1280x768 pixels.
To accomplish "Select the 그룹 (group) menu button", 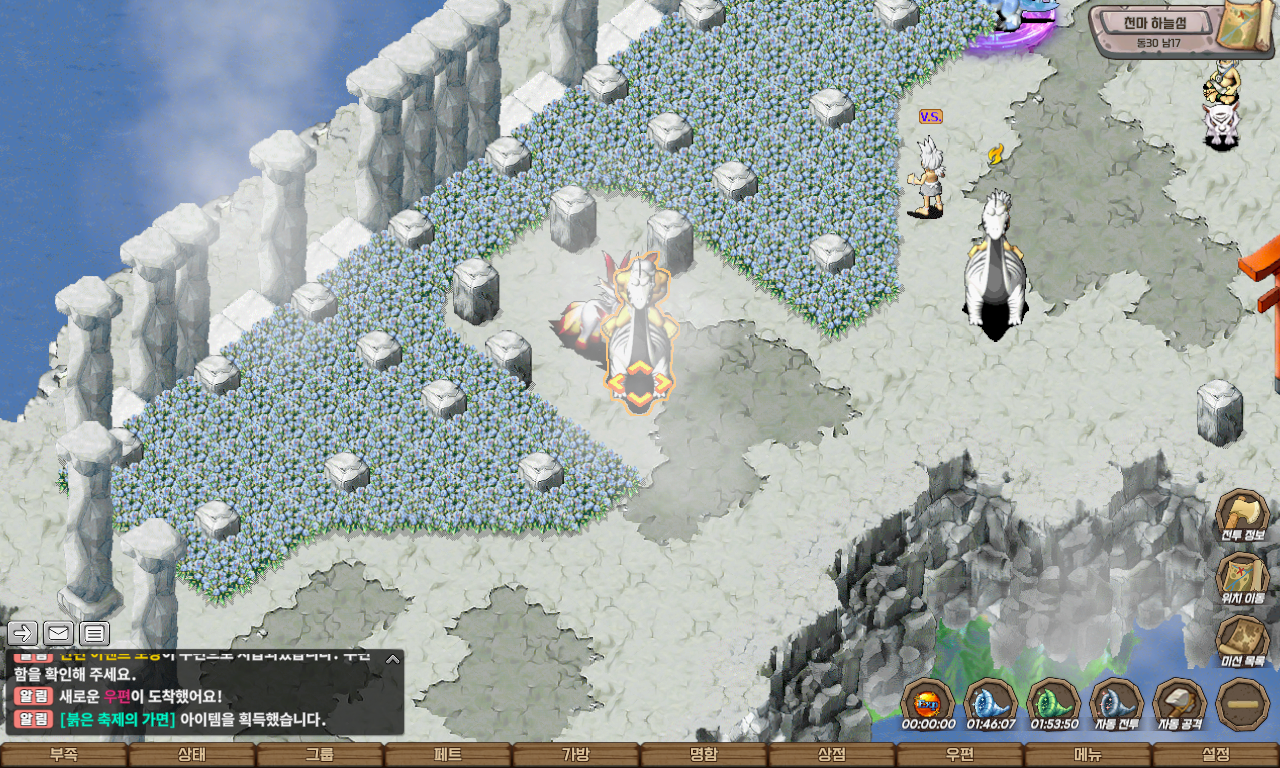I will tap(320, 755).
